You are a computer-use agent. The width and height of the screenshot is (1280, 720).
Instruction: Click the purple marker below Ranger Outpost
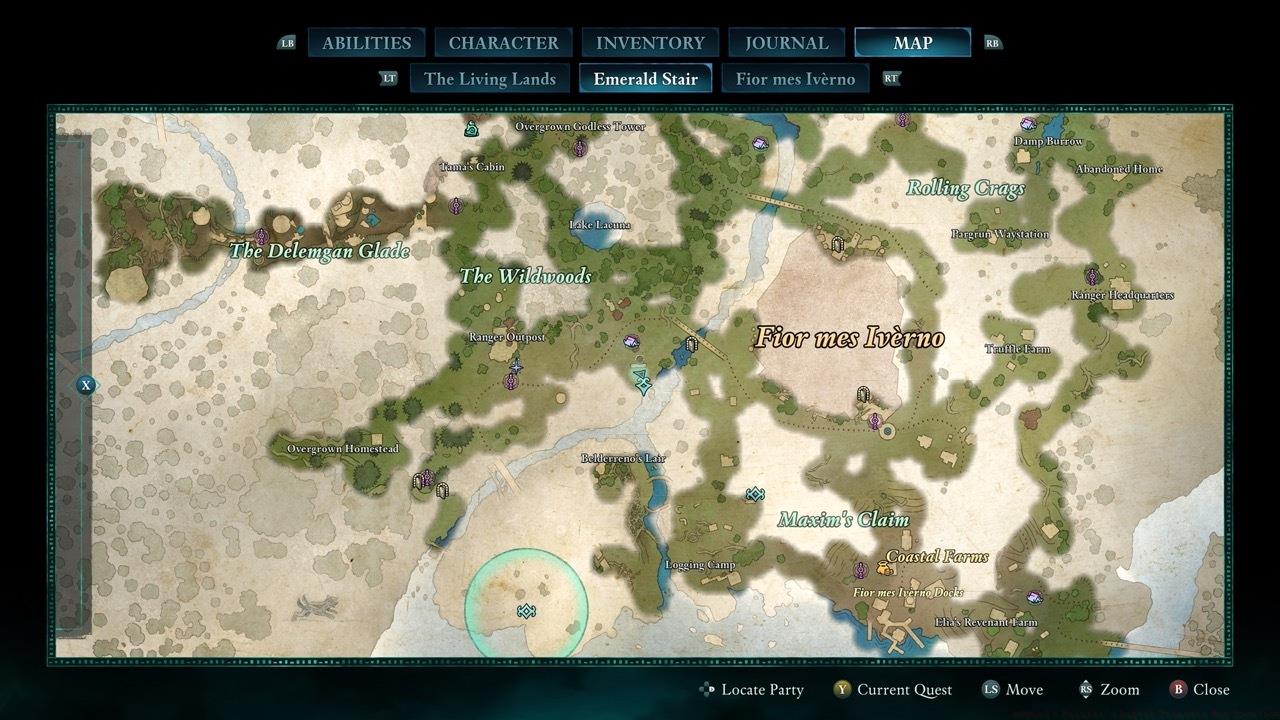coord(511,381)
